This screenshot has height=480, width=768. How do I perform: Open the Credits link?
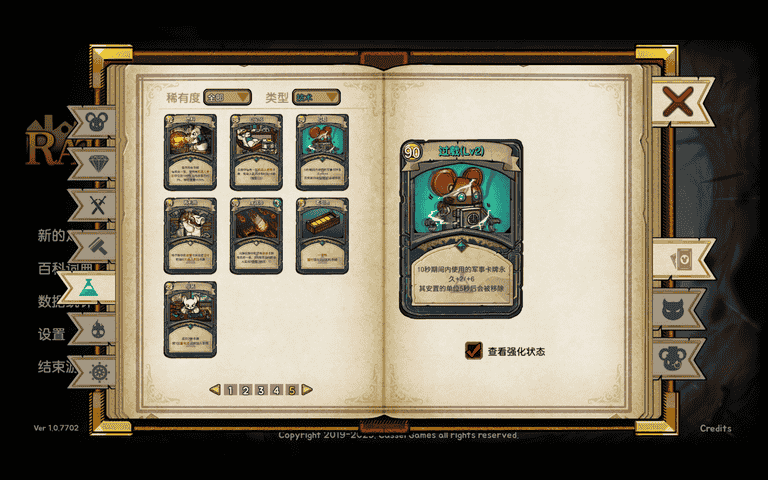pos(715,429)
